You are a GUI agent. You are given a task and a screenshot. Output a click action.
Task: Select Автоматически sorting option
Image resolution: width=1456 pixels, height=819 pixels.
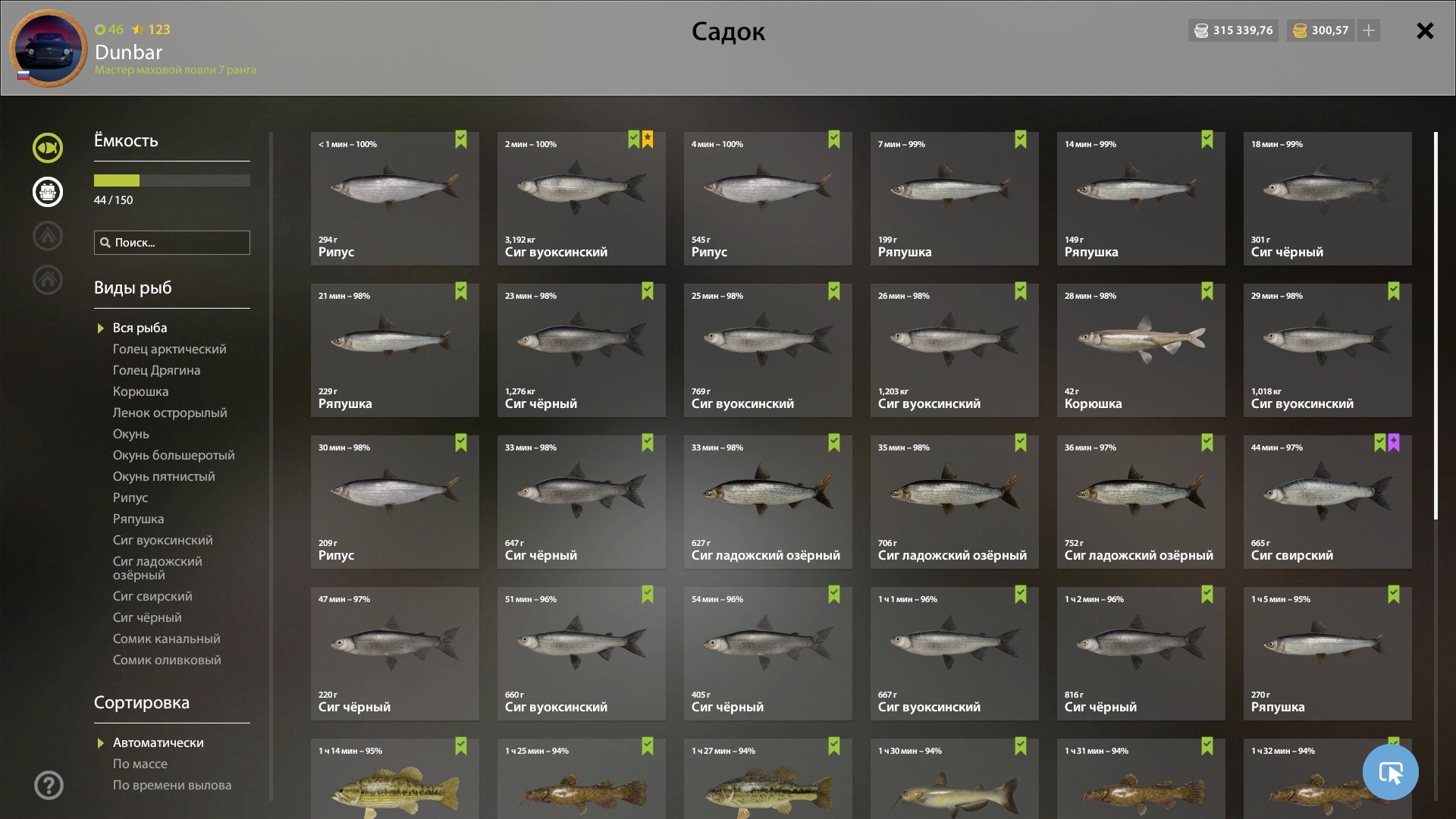(158, 742)
